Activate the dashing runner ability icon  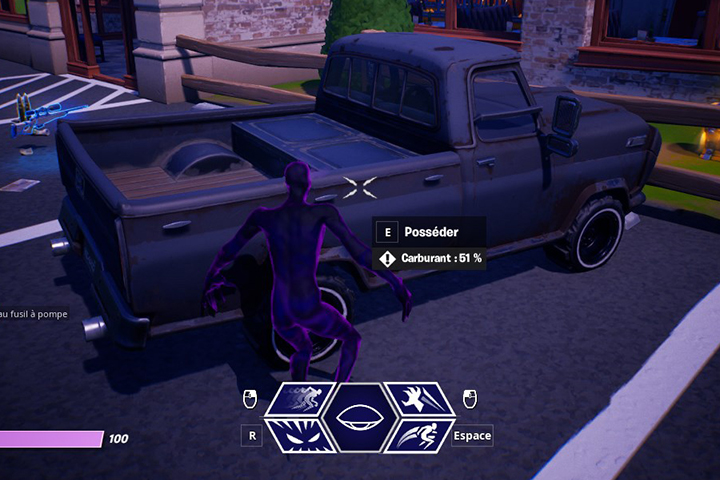point(302,400)
